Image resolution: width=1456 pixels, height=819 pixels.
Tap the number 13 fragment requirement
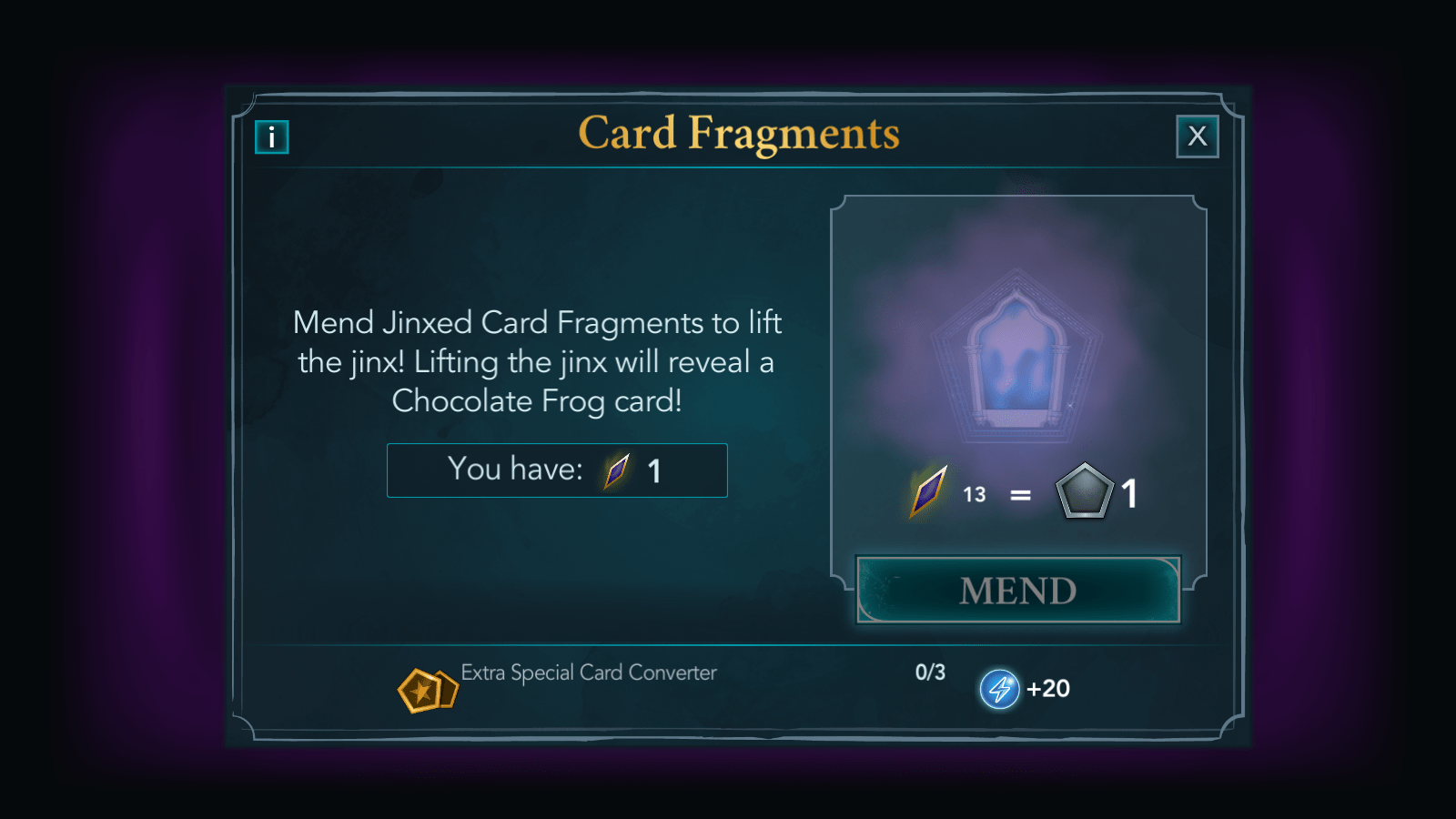coord(974,494)
